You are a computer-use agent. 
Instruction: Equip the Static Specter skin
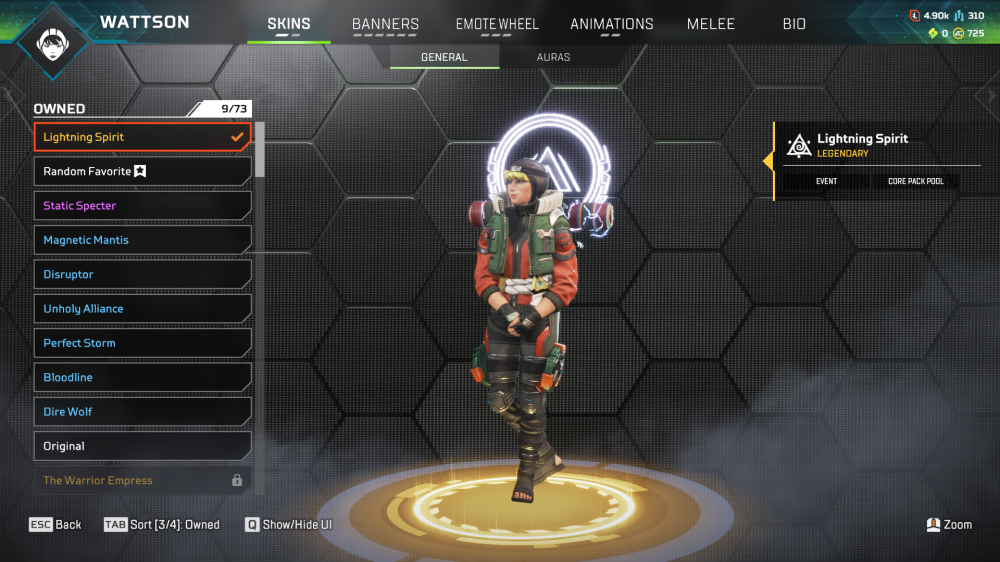[142, 206]
